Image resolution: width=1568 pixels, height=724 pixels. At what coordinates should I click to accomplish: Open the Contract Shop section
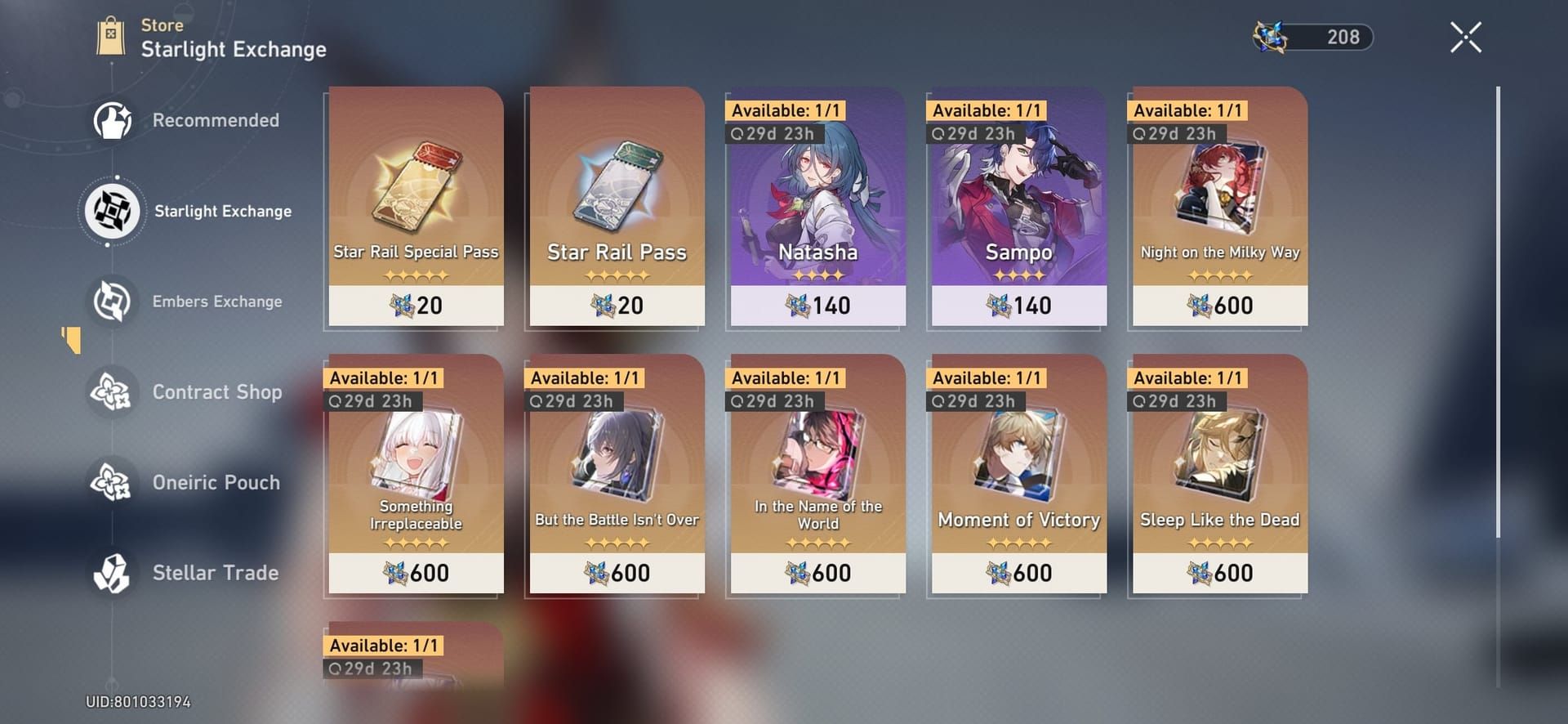click(x=111, y=392)
